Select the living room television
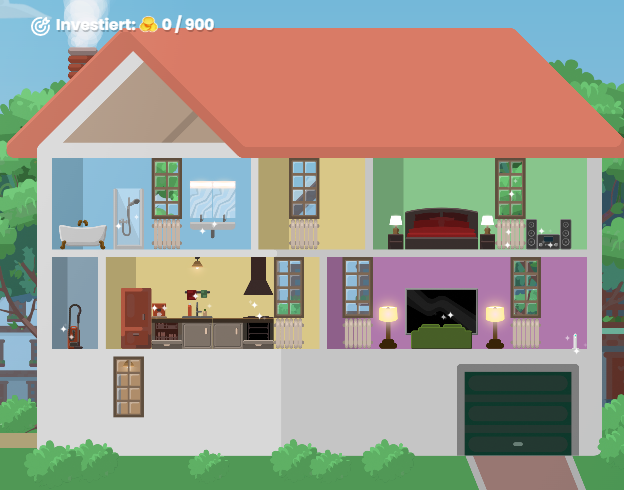This screenshot has height=490, width=624. pyautogui.click(x=441, y=309)
